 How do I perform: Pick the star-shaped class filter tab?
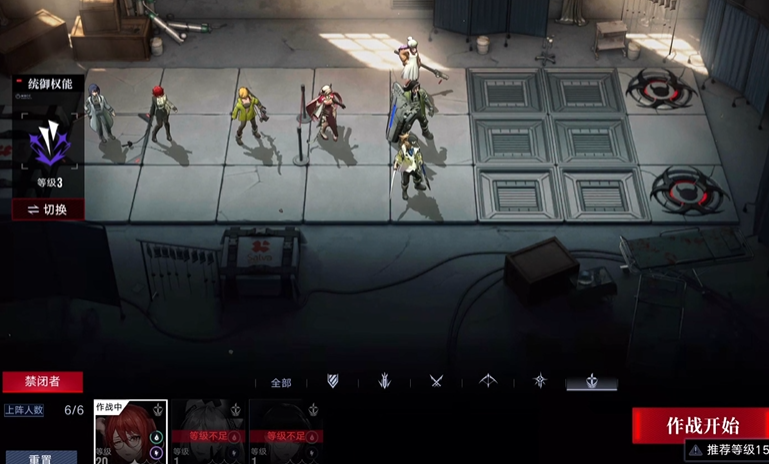pyautogui.click(x=540, y=381)
